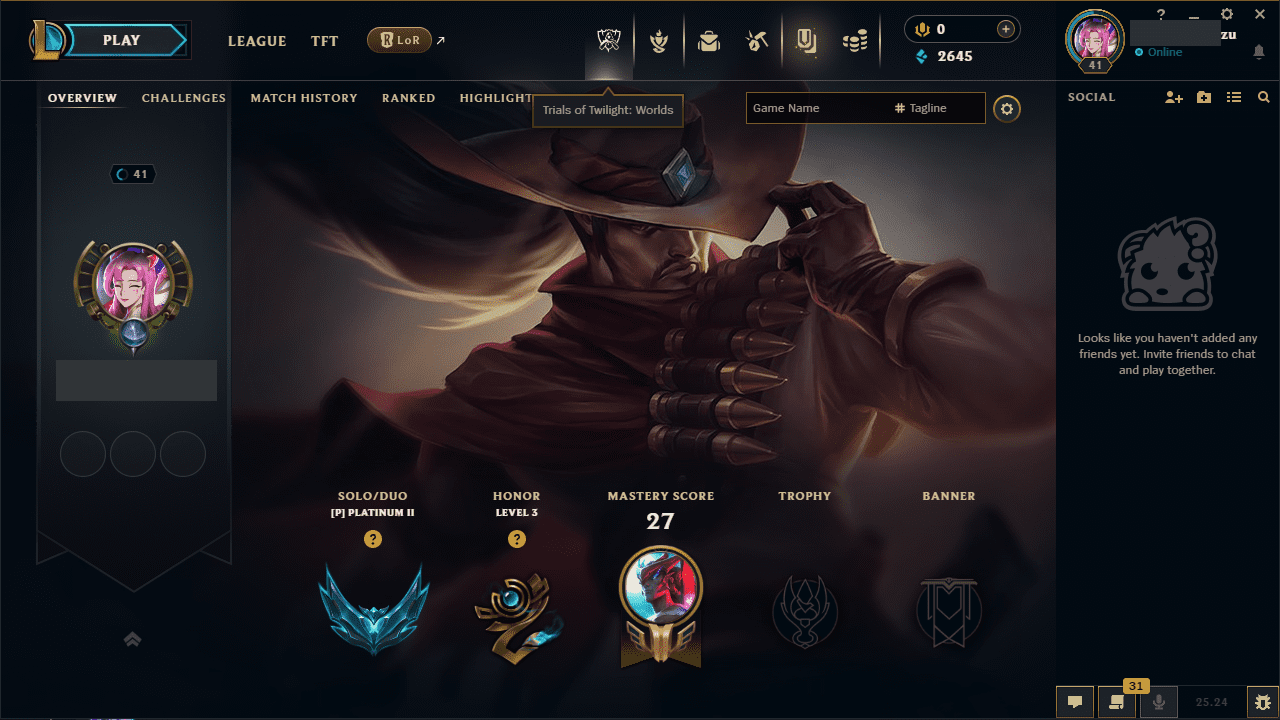Open the Trials of Twilight: Worlds event hub
Screen dimensions: 1280x720
608,40
